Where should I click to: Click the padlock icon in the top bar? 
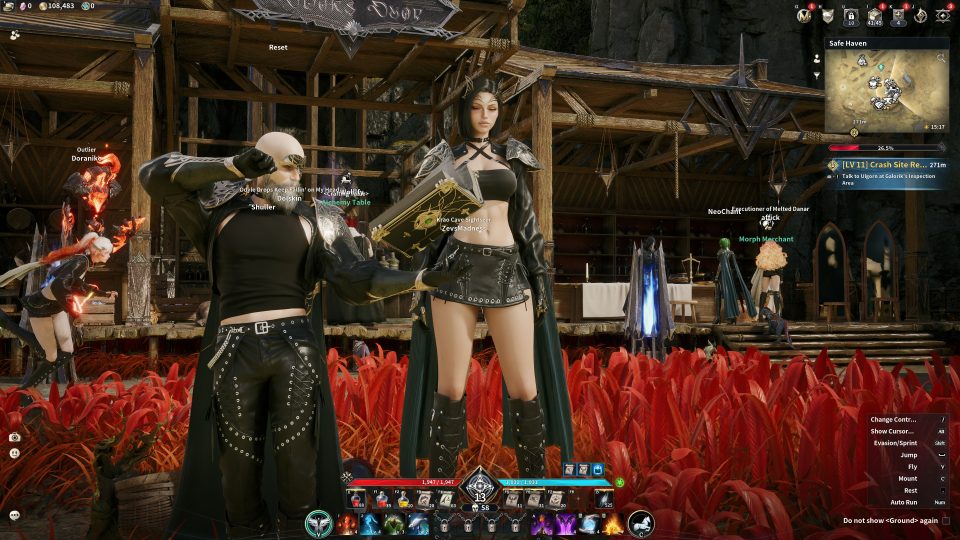point(851,15)
